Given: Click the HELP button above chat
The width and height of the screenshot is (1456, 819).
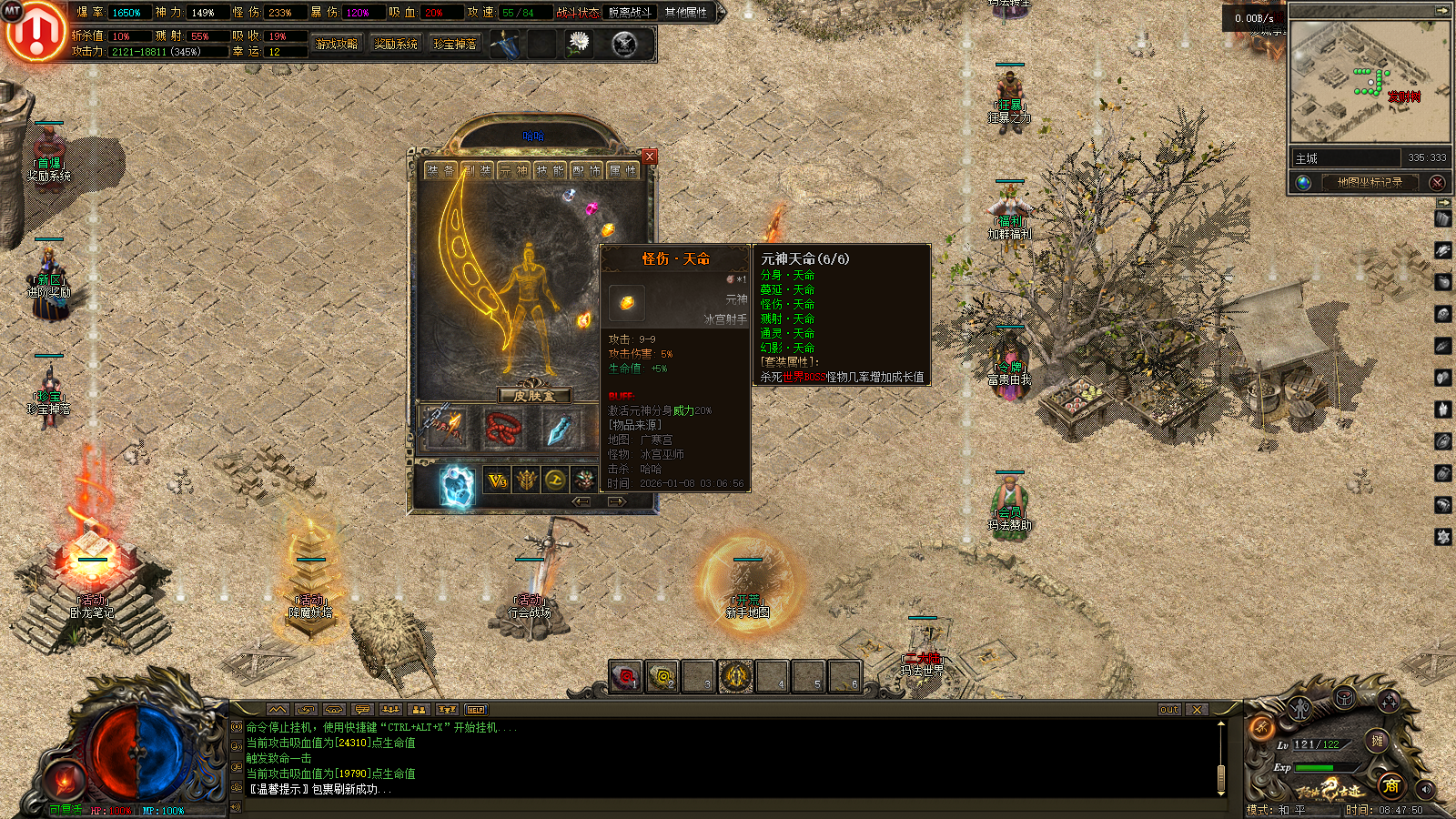Looking at the screenshot, I should 476,710.
